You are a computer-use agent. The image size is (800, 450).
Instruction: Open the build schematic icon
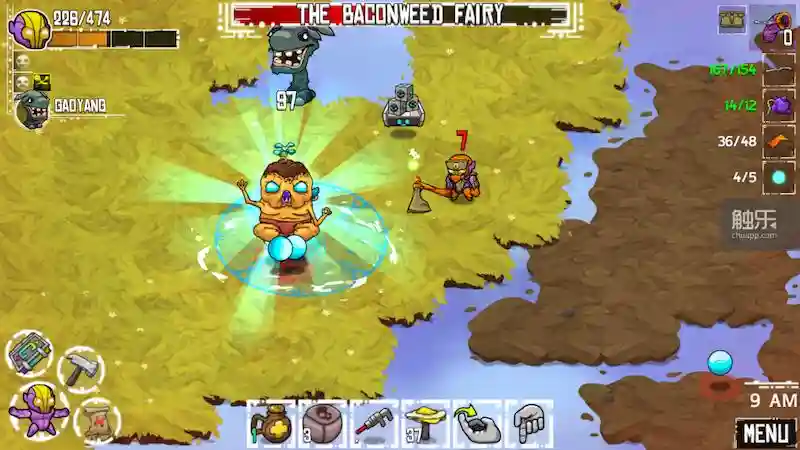pos(29,353)
